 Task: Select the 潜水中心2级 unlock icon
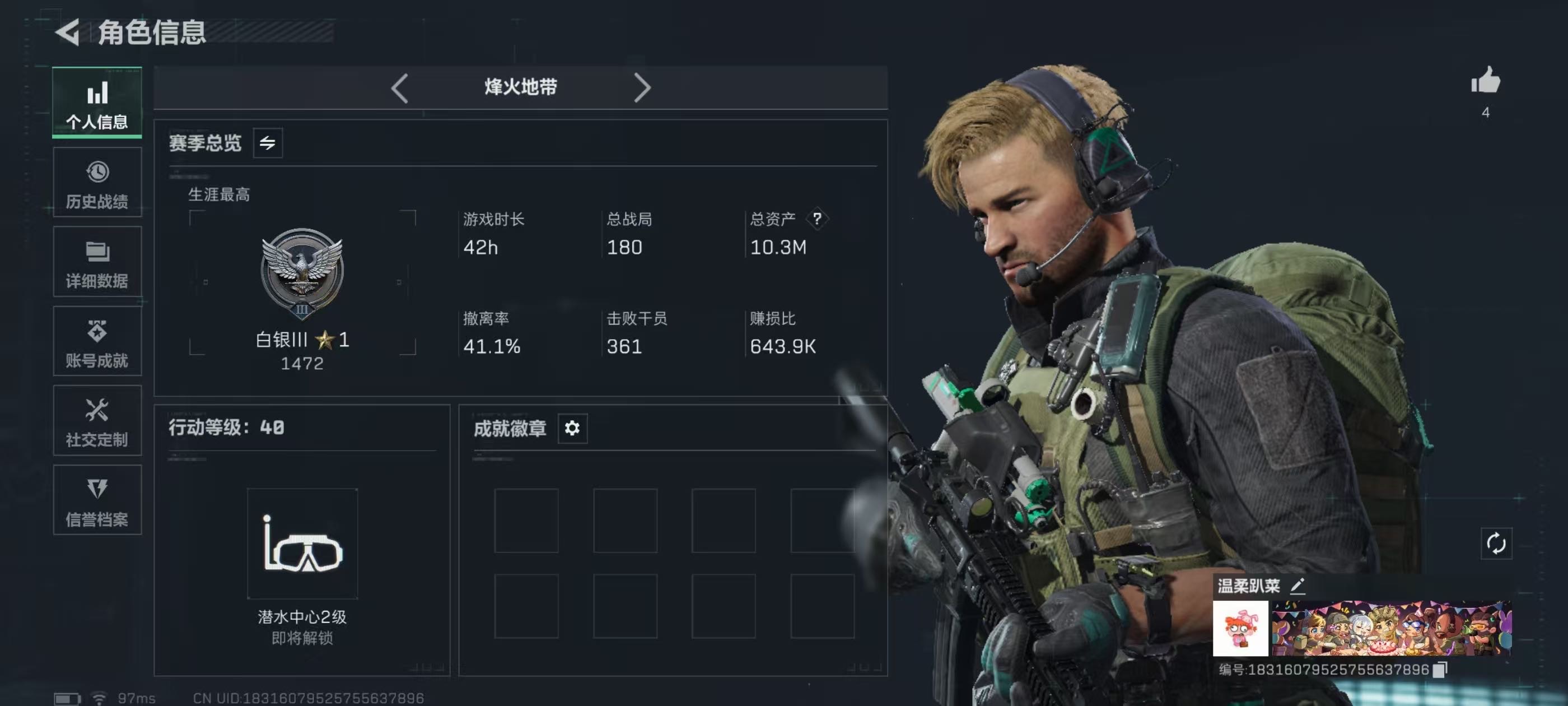pos(302,544)
